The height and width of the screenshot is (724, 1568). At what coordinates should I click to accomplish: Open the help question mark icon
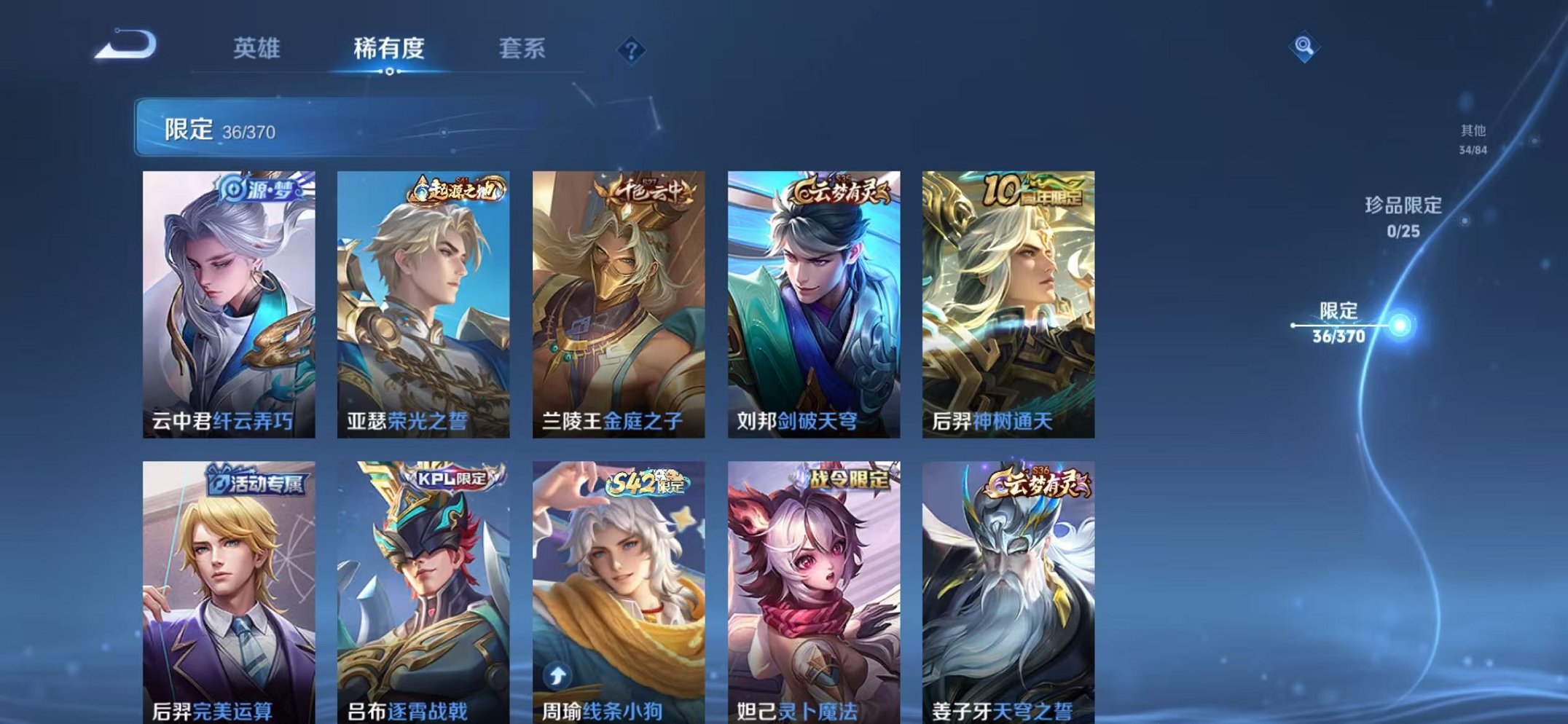tap(632, 49)
